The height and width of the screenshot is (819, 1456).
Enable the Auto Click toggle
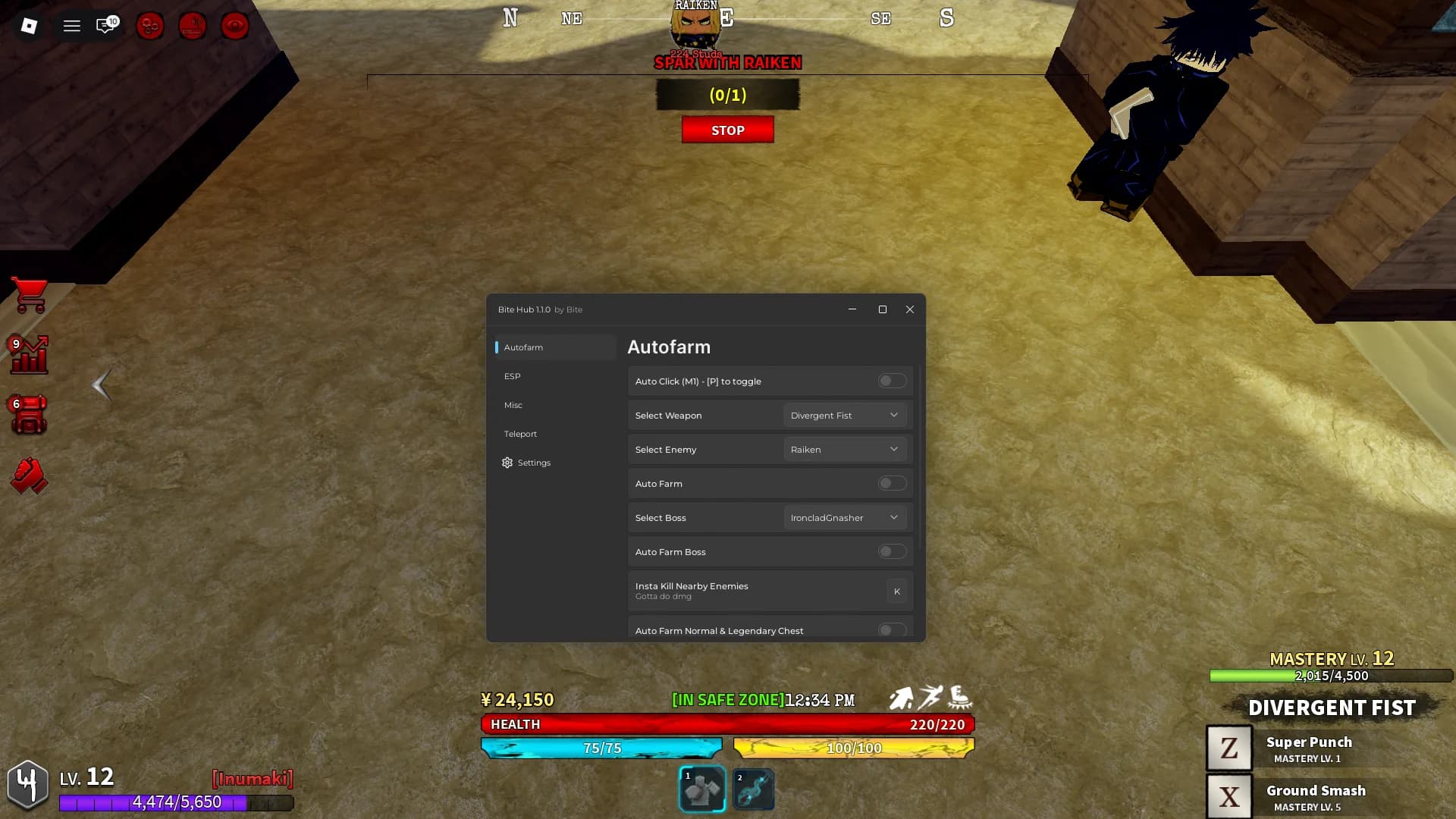pos(892,381)
